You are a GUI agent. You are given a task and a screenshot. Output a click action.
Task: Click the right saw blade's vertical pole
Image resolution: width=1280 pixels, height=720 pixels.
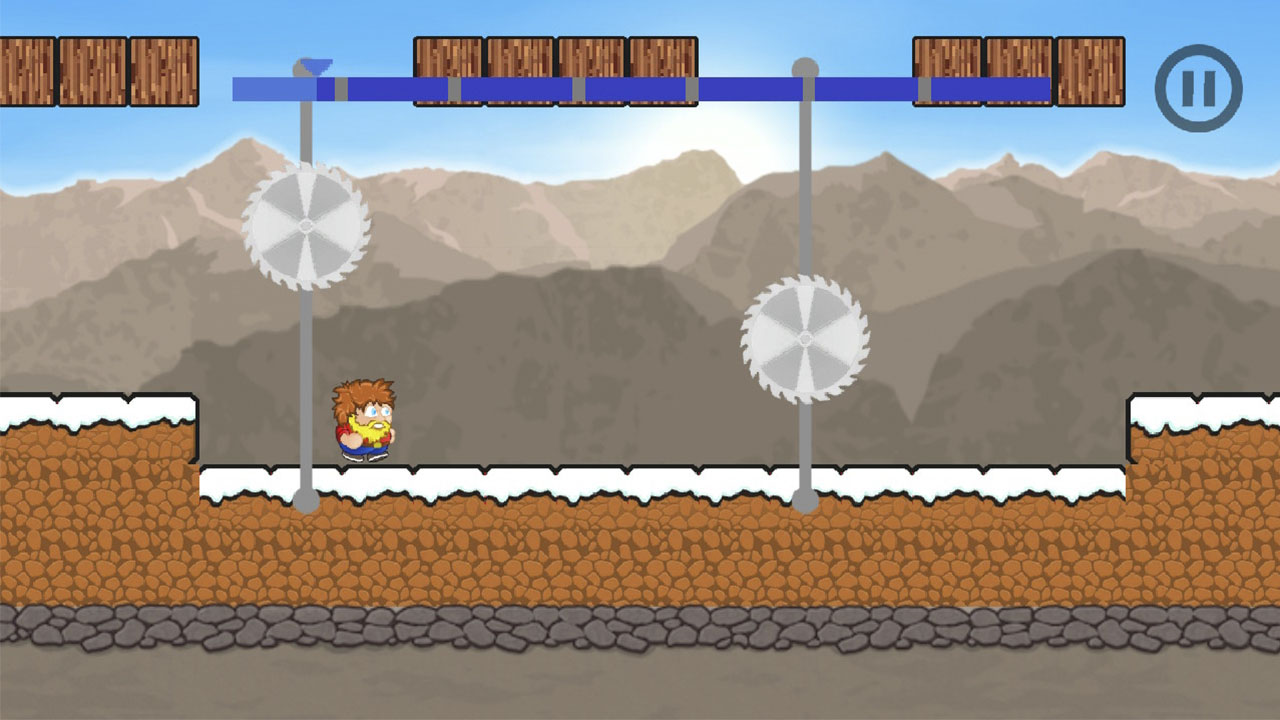click(x=806, y=450)
